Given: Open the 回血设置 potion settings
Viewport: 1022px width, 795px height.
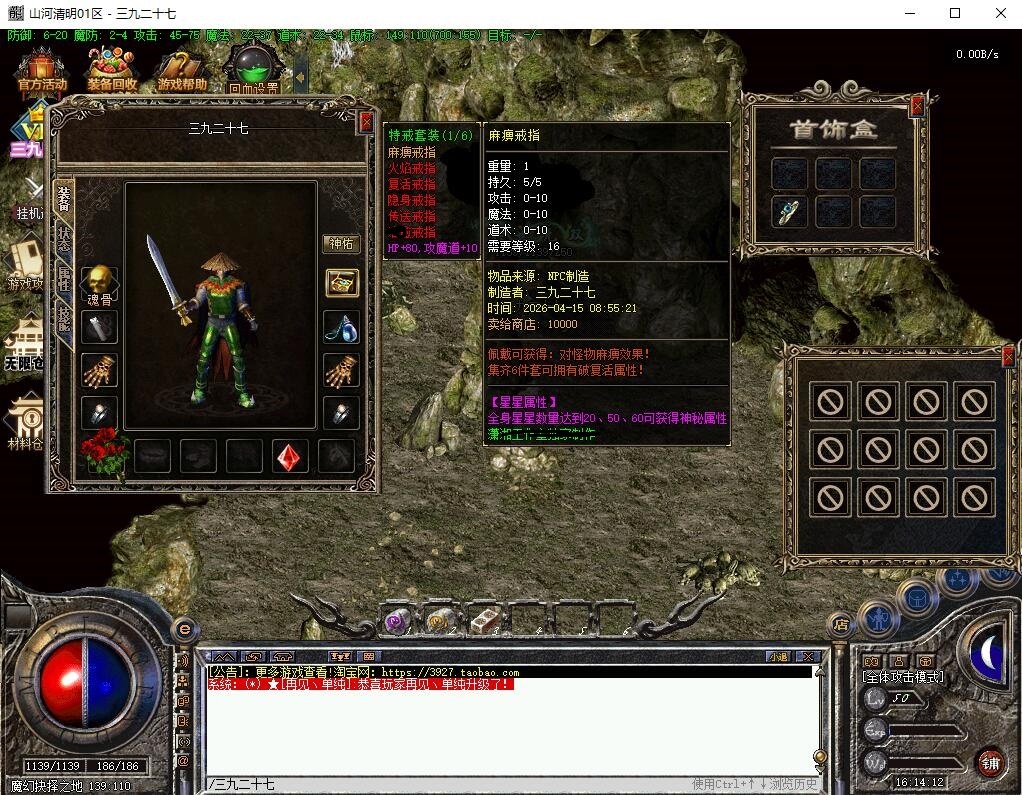Looking at the screenshot, I should [x=253, y=68].
